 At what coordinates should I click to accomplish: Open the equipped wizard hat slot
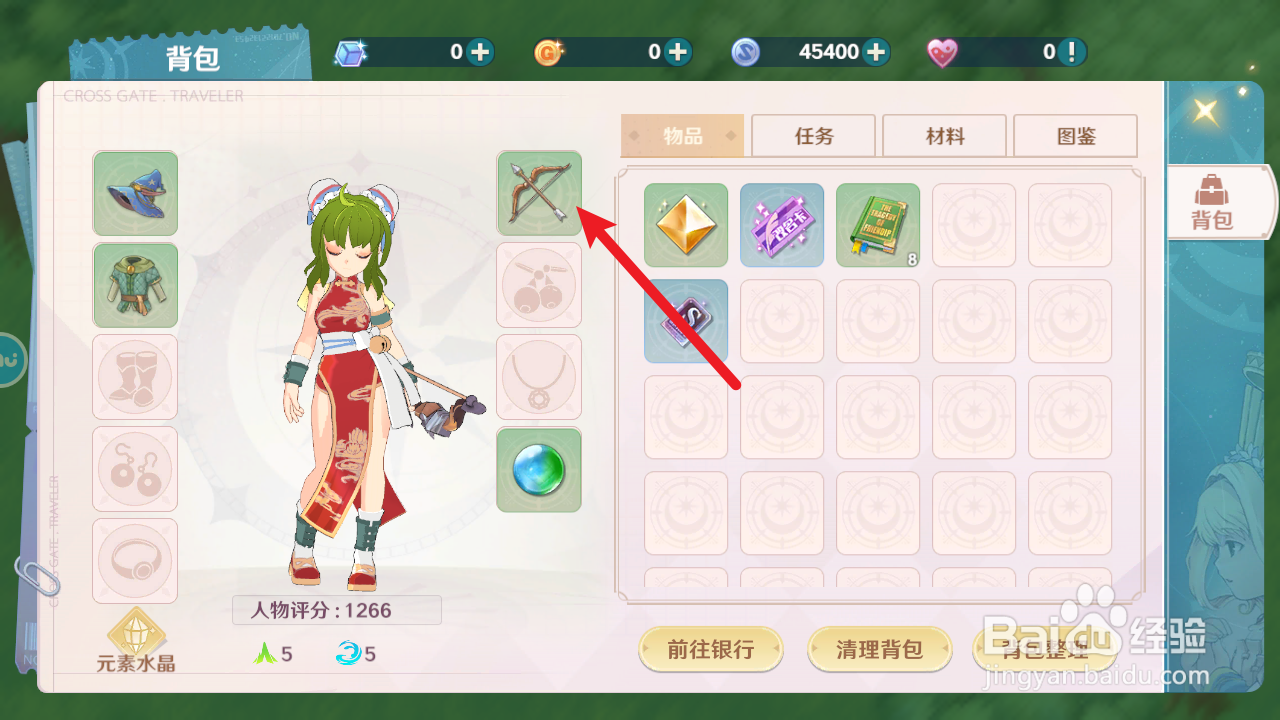click(x=135, y=193)
